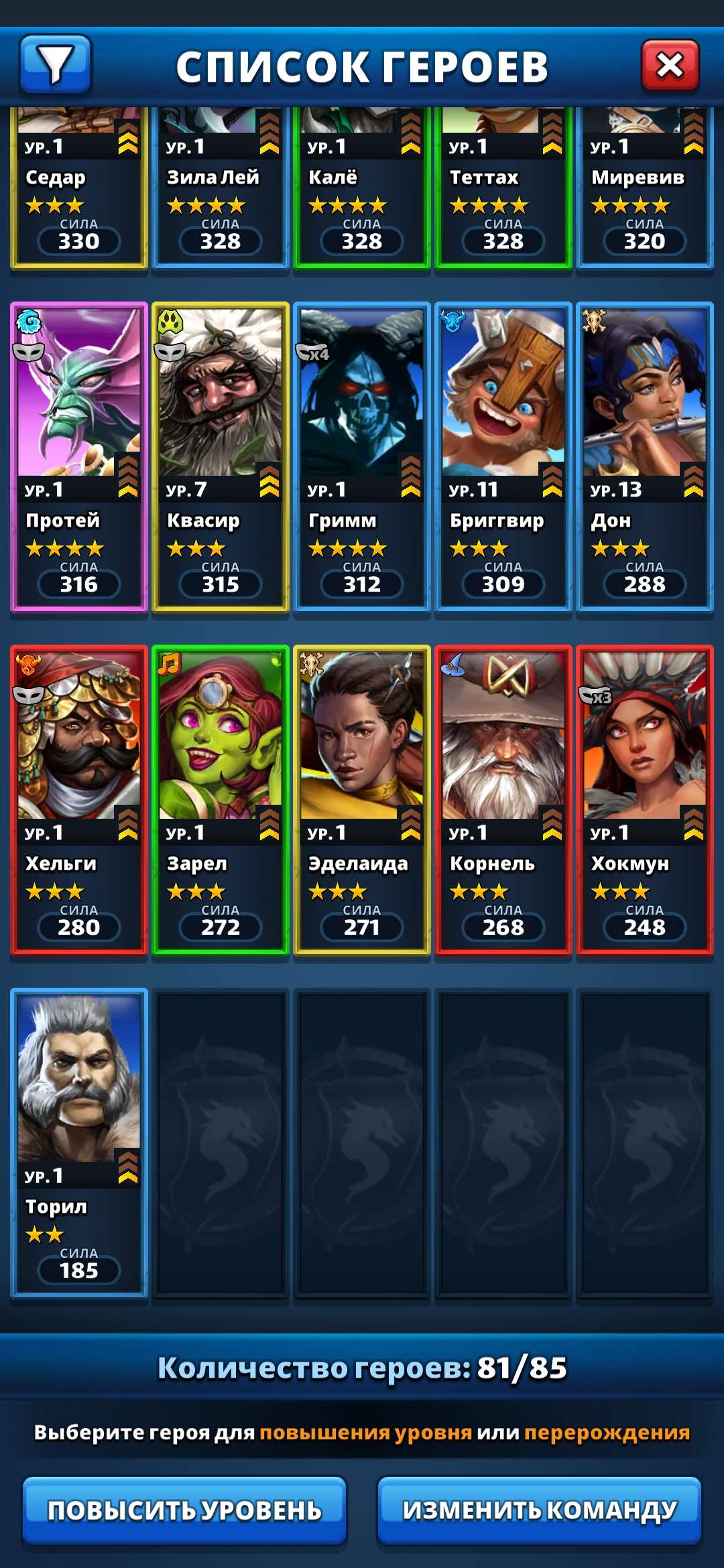Pick the hero card Калё

pos(362,191)
